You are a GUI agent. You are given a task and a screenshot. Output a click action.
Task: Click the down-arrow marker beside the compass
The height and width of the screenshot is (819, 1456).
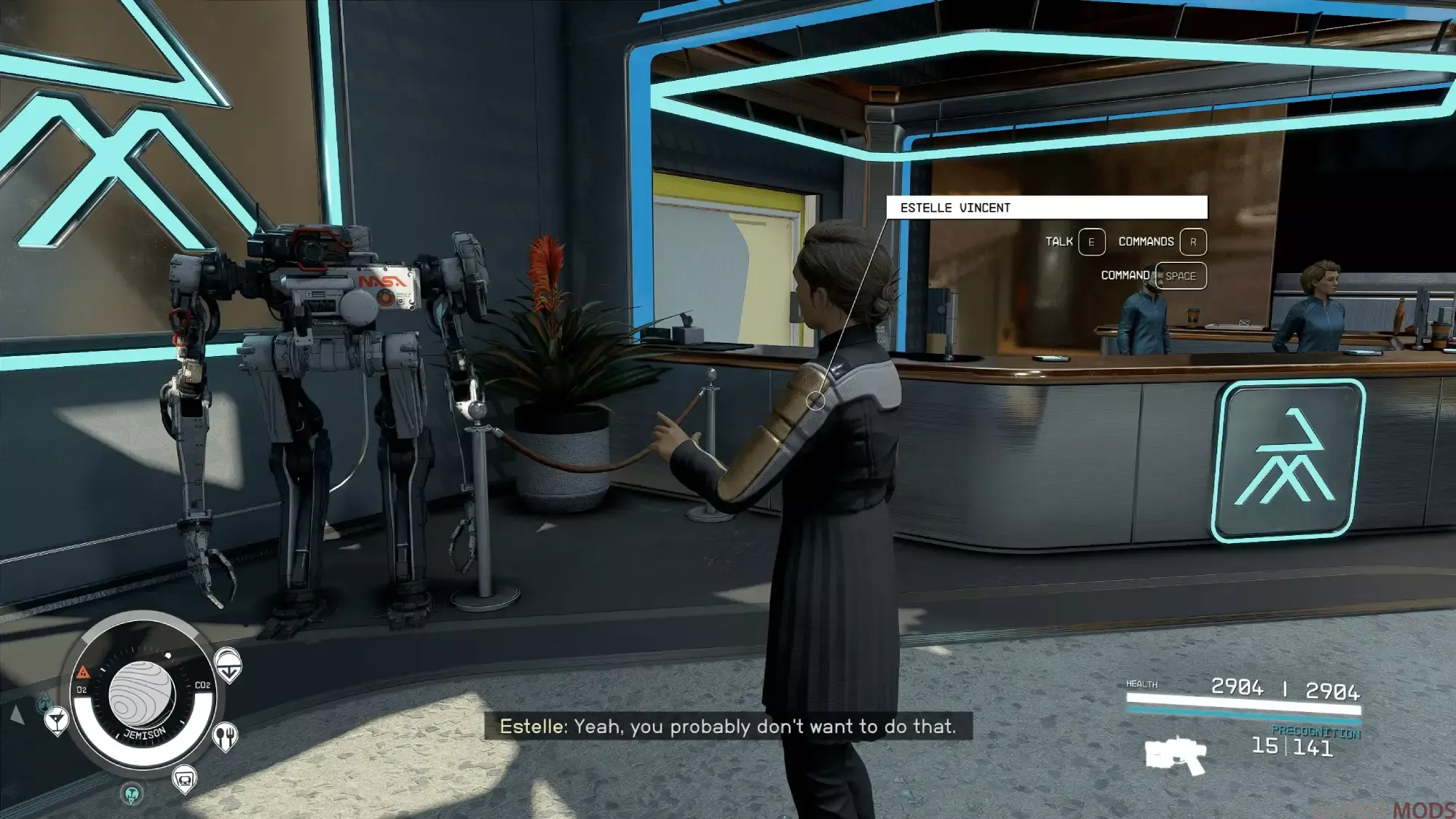pos(228,665)
